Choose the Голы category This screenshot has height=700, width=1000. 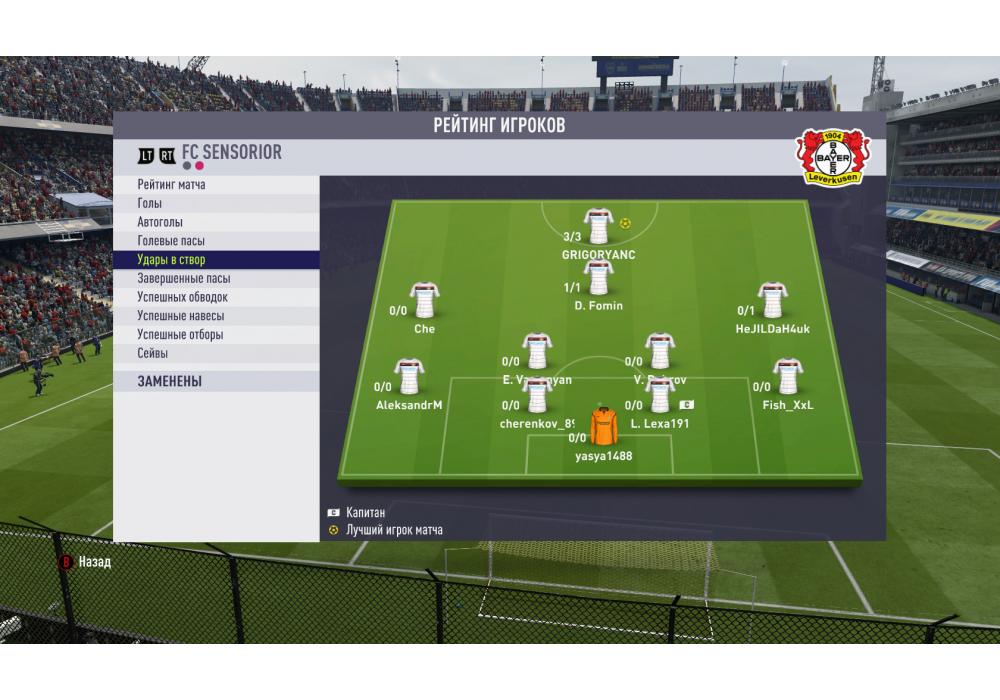pos(215,204)
